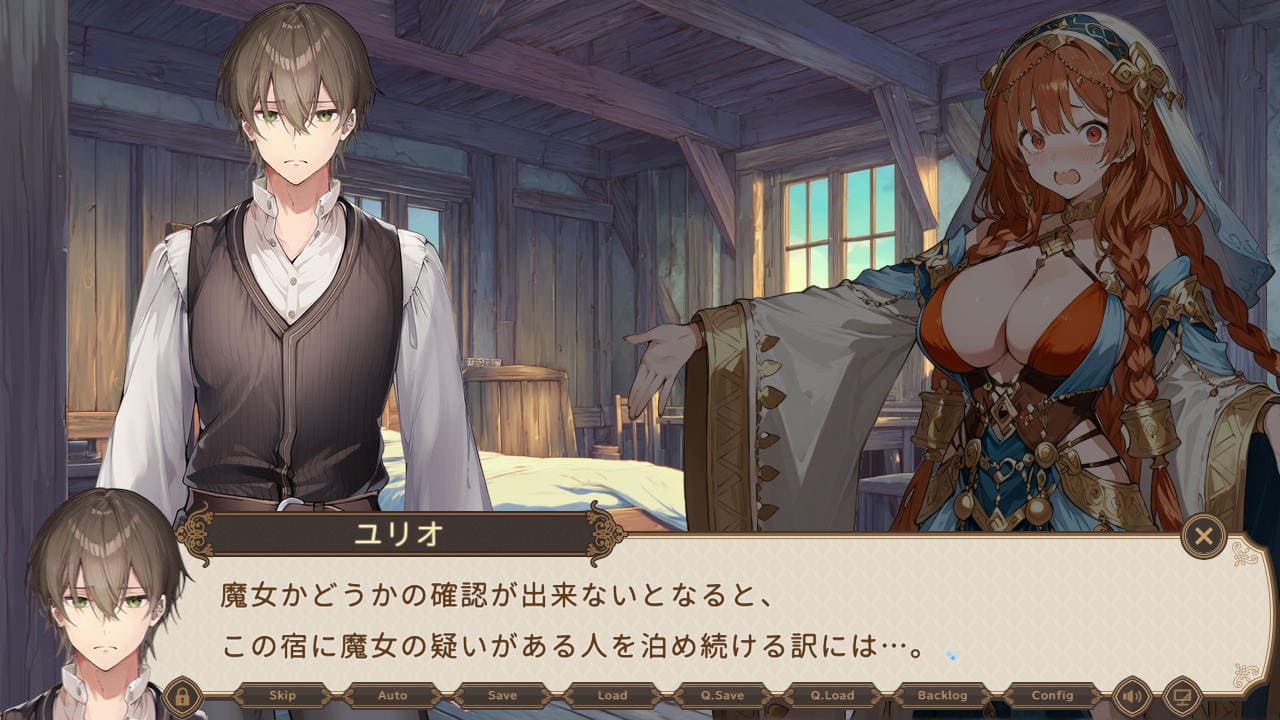Click the Skip button

(282, 695)
